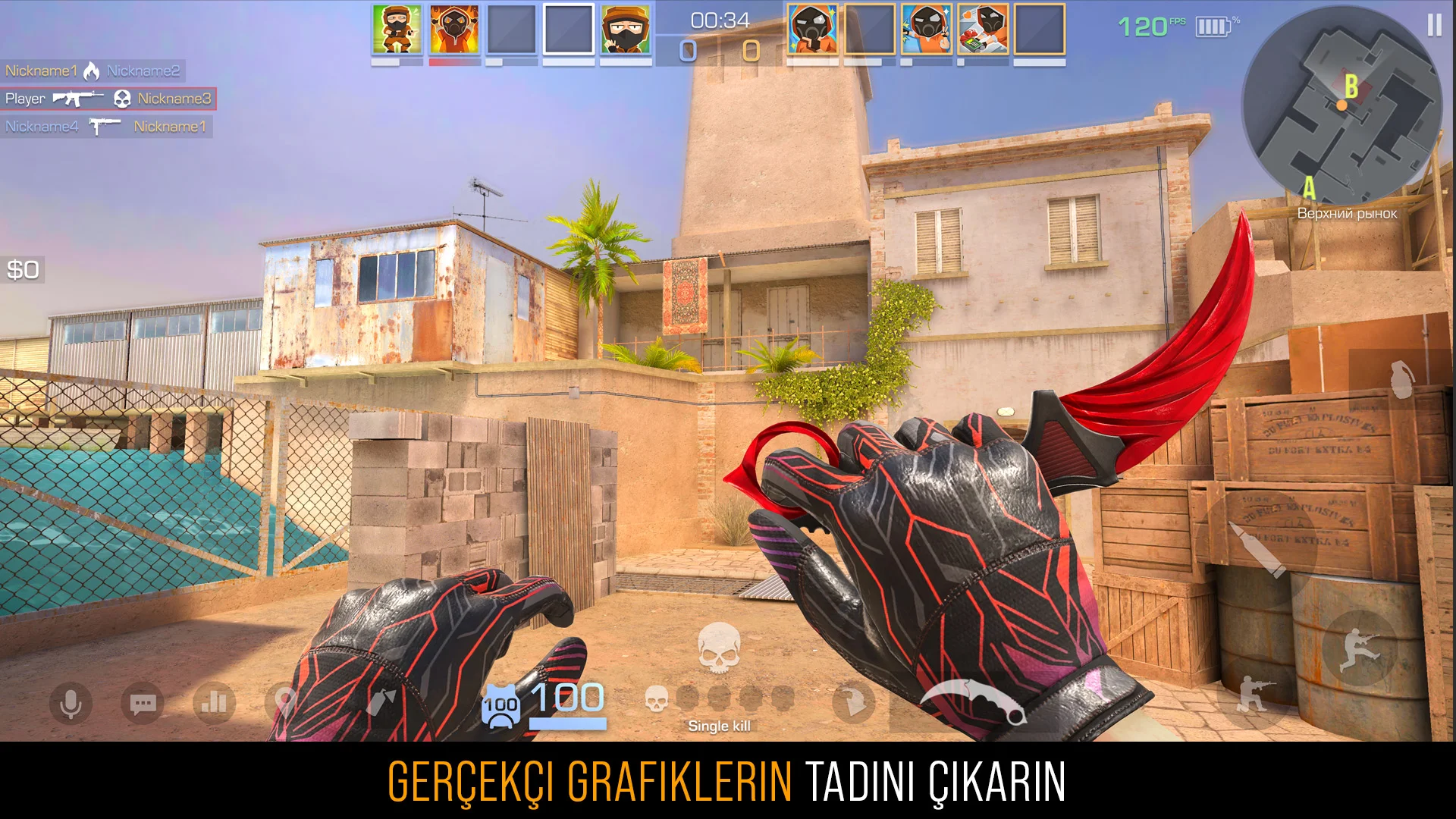Screen dimensions: 1456x819
Task: Toggle the microphone voice chat icon
Action: [x=71, y=704]
